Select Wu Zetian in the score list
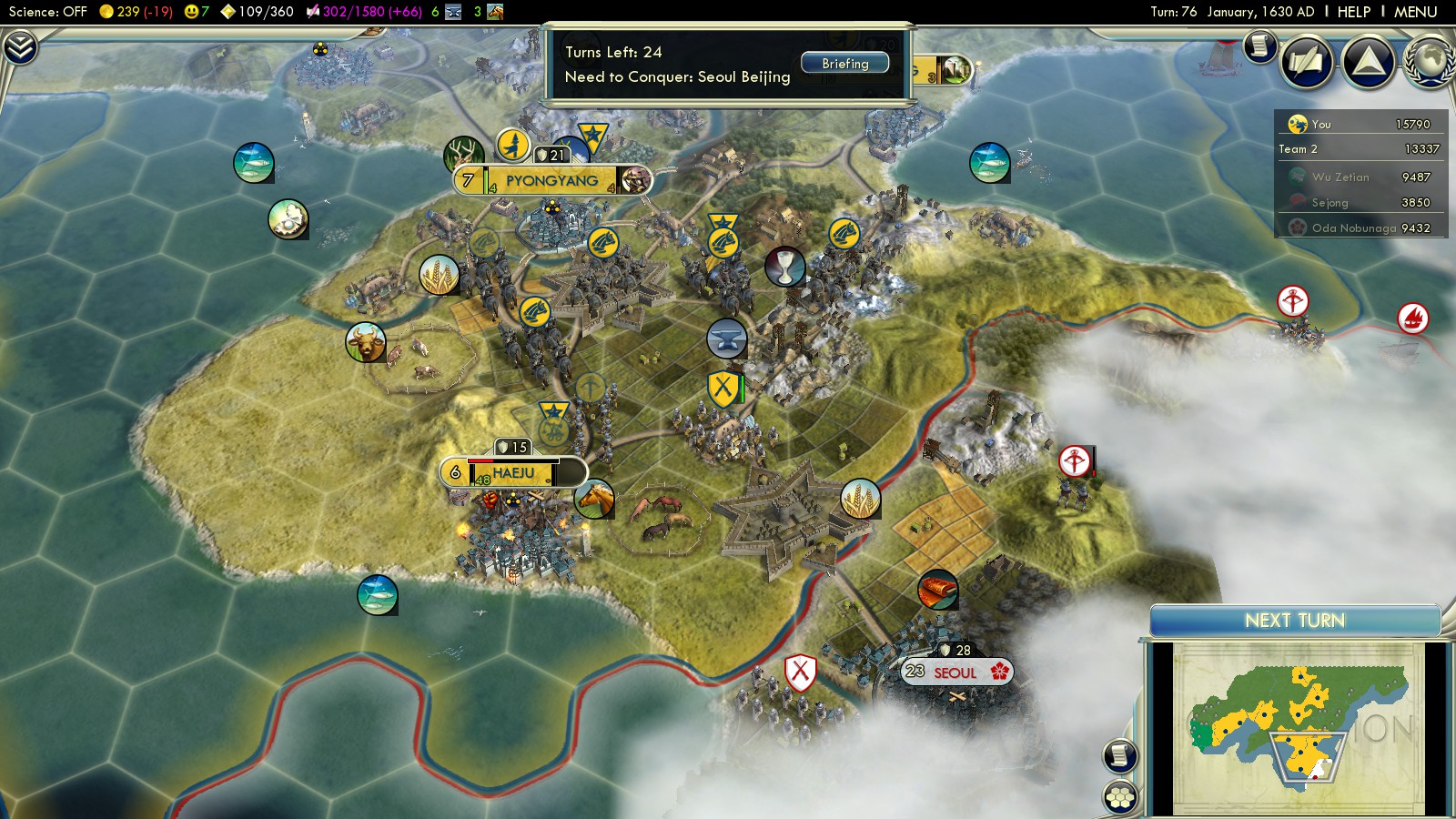1456x819 pixels. tap(1340, 177)
